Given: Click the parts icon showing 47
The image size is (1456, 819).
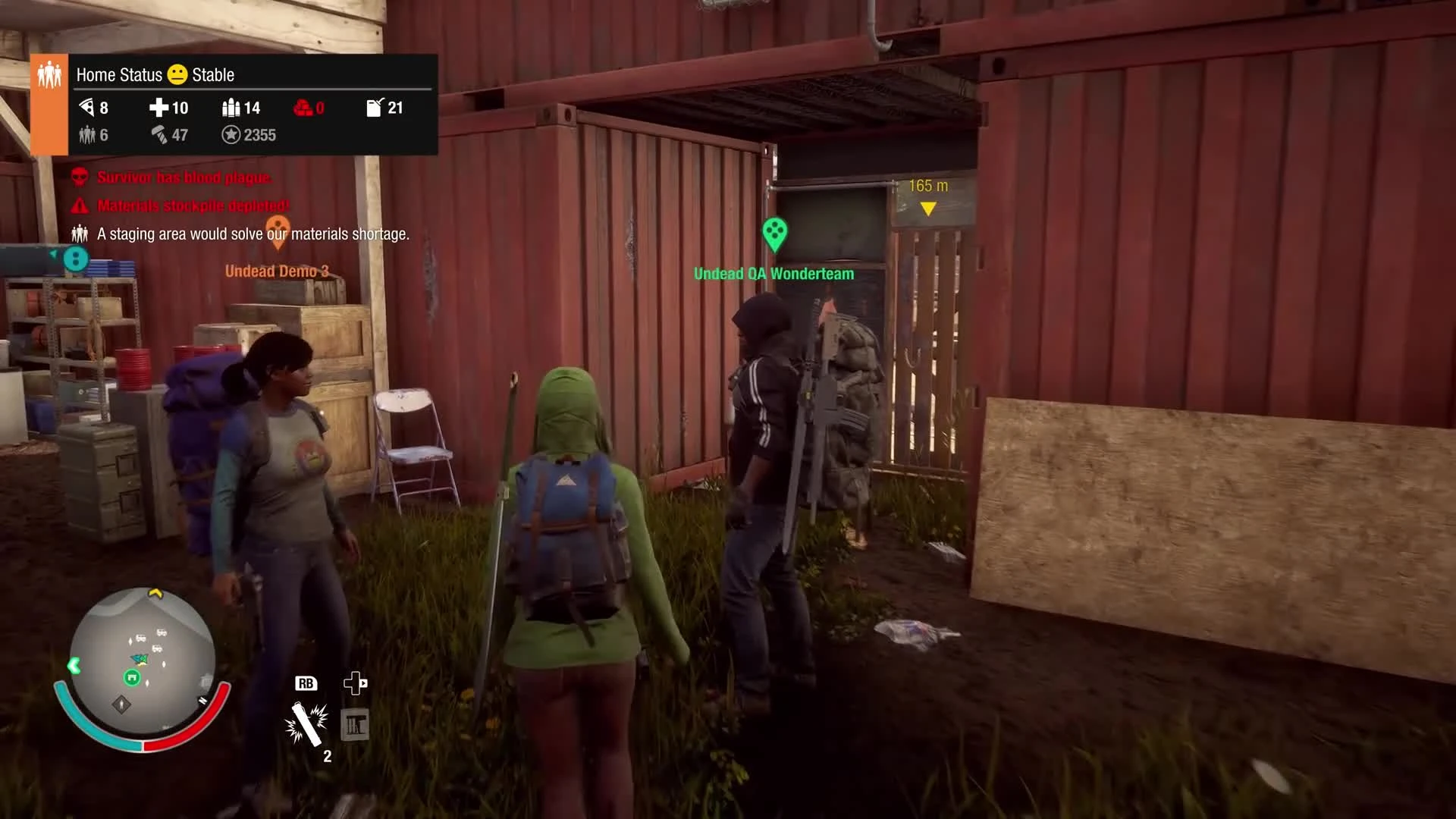Looking at the screenshot, I should click(x=159, y=135).
